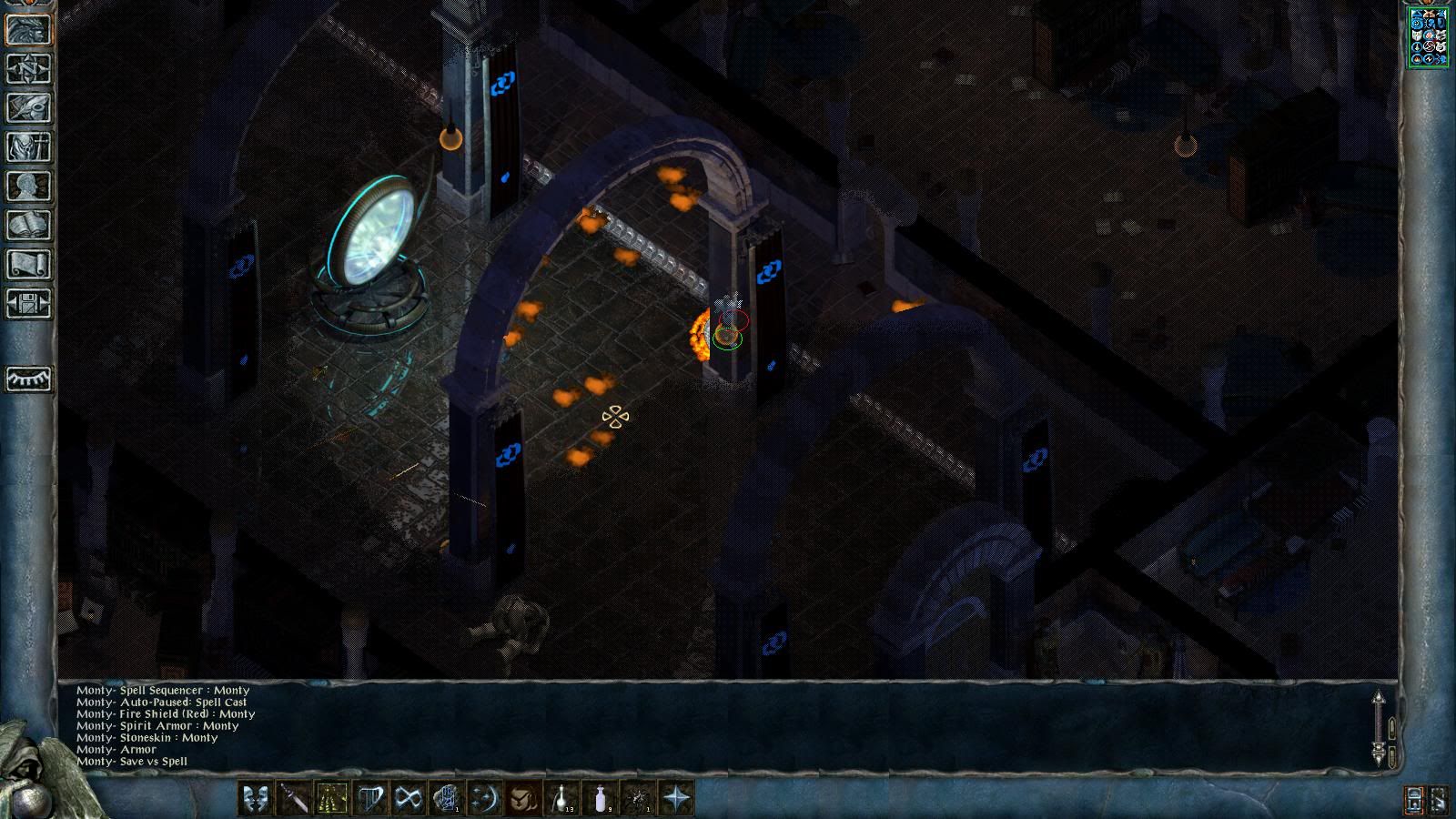
Task: Select the sword weapon slot
Action: (x=294, y=798)
